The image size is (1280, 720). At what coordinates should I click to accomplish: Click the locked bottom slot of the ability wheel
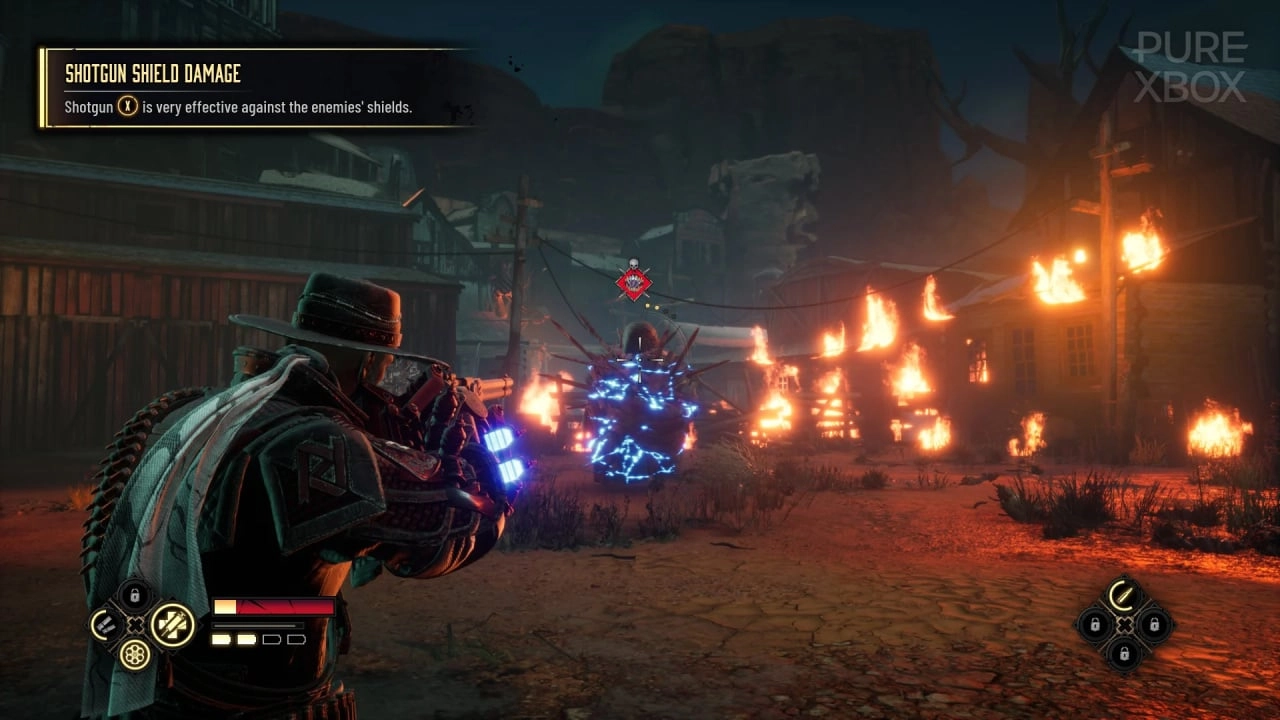pyautogui.click(x=1124, y=654)
